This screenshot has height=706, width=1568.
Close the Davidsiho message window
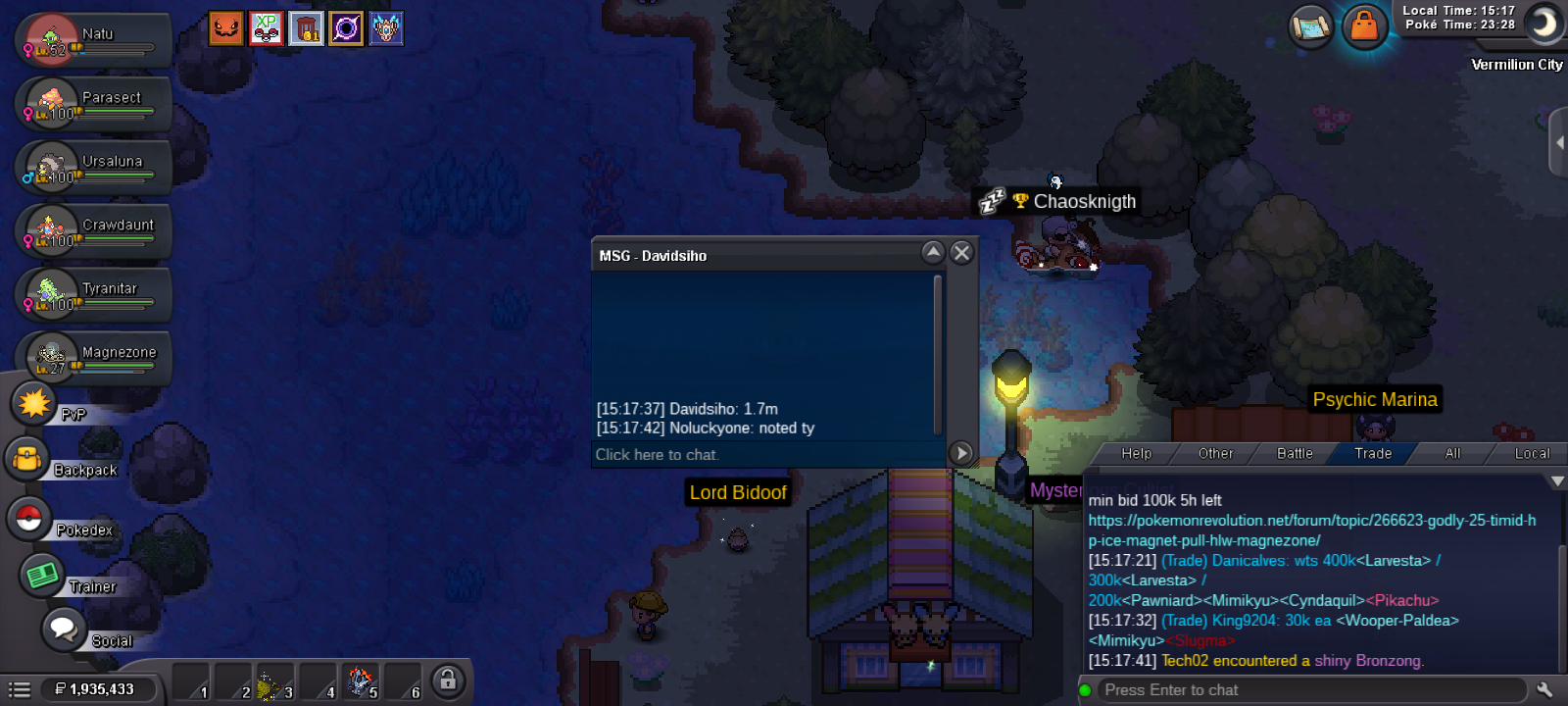click(961, 253)
